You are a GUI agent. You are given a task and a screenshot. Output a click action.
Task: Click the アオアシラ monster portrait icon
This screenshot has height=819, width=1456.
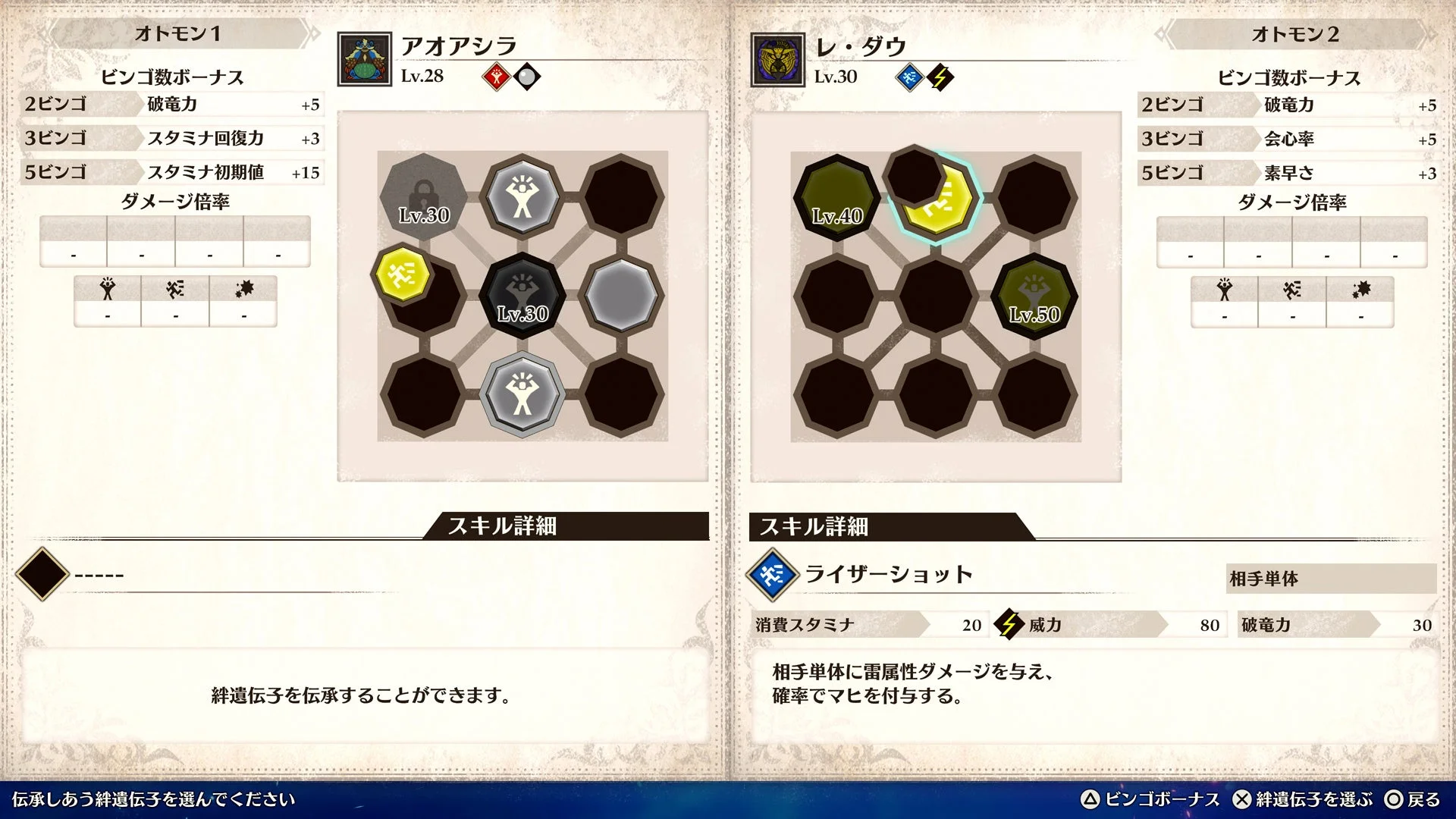365,61
